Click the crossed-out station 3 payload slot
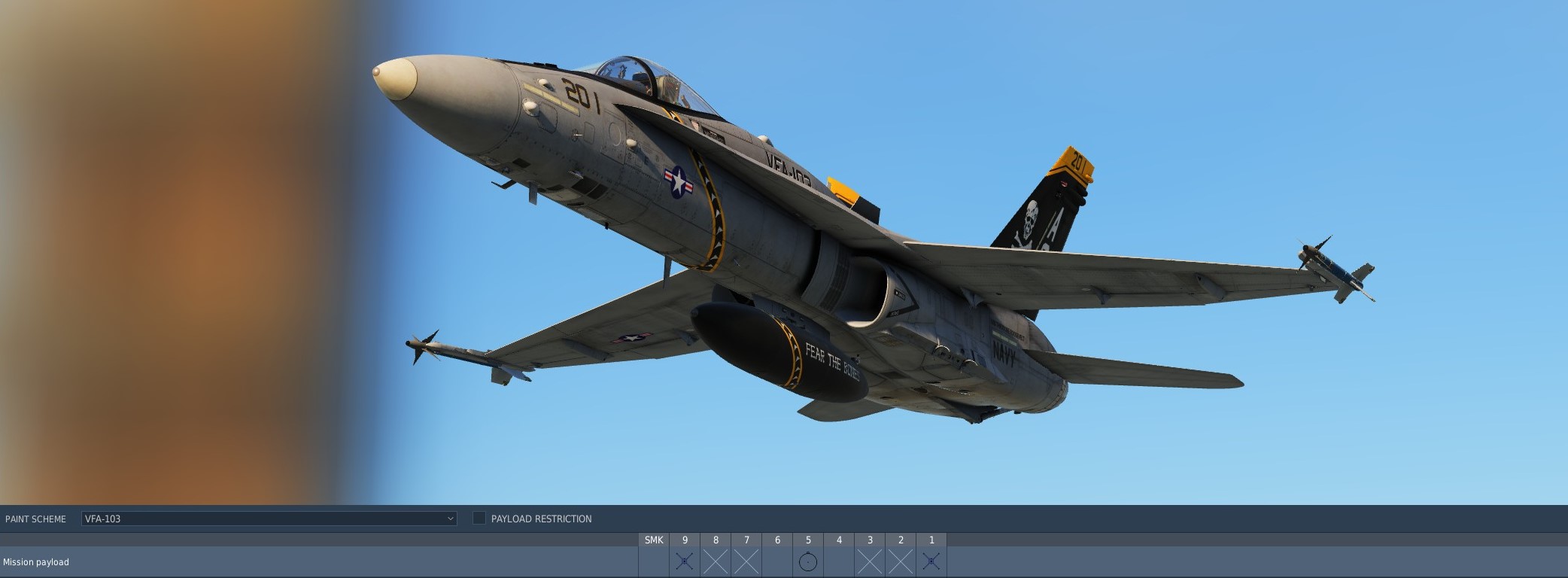 (x=870, y=561)
